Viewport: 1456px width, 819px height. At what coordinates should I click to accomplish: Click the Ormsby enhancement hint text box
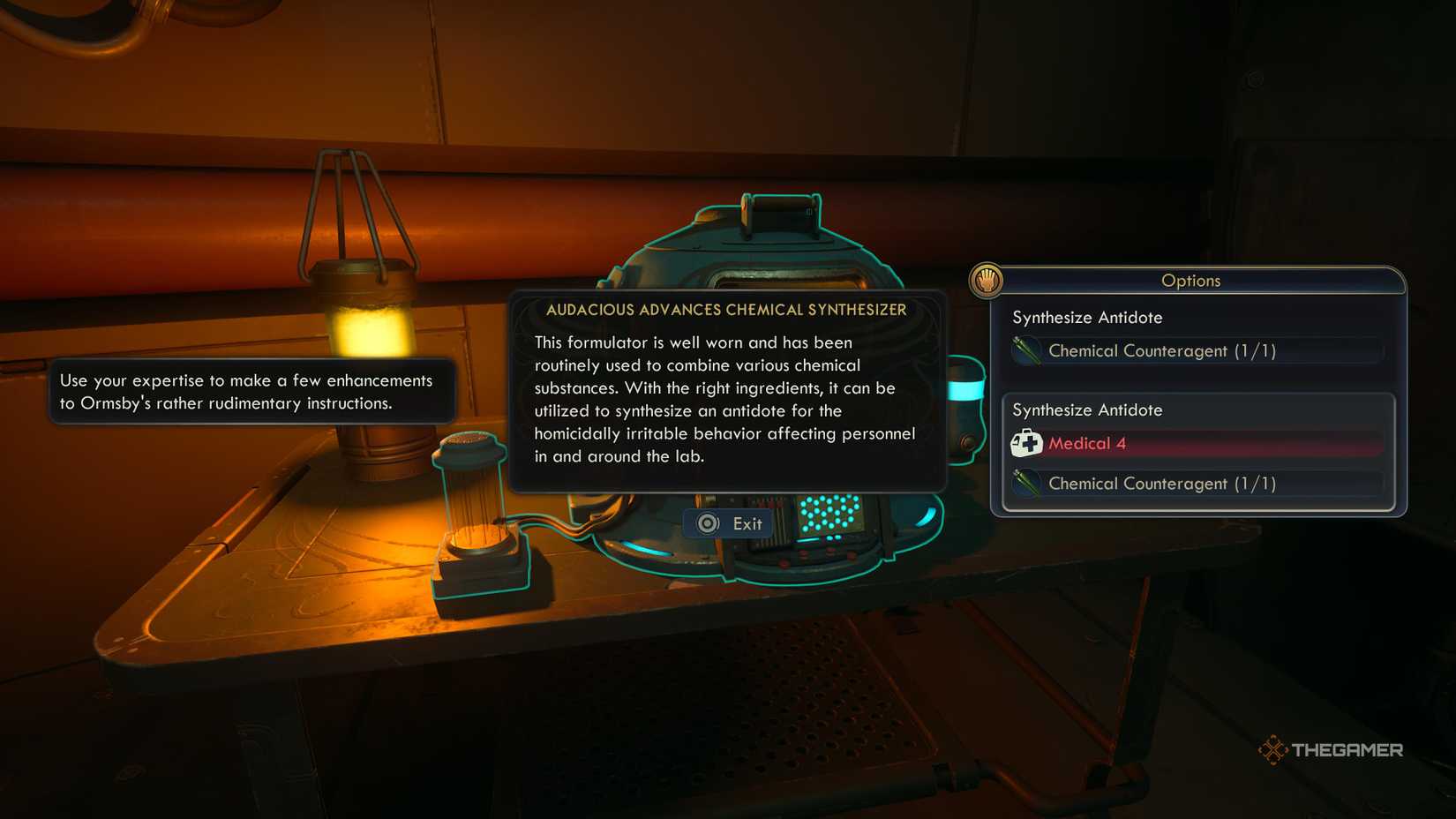[x=250, y=392]
